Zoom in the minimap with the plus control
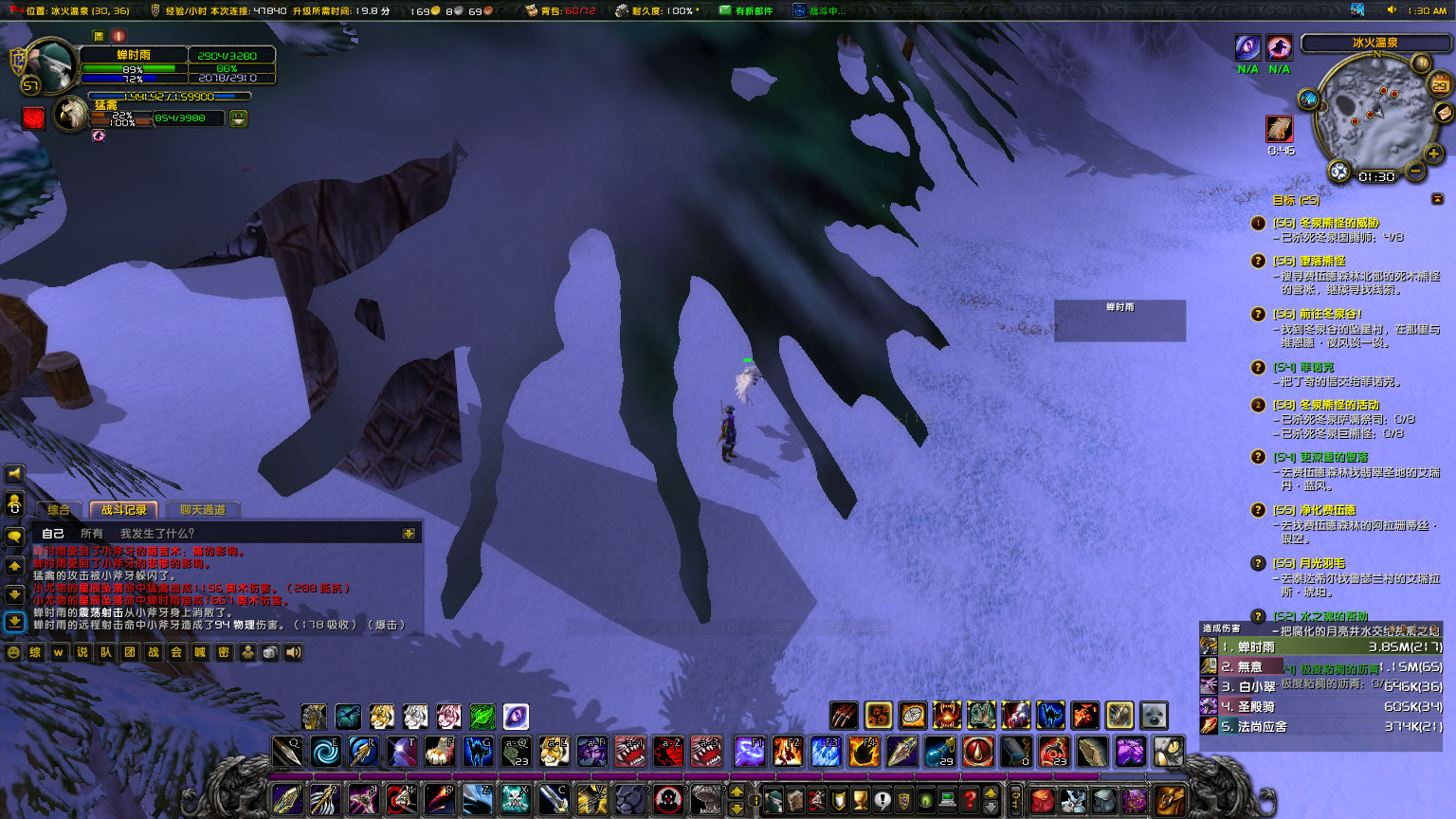Screen dimensions: 1456x819 (x=1432, y=153)
